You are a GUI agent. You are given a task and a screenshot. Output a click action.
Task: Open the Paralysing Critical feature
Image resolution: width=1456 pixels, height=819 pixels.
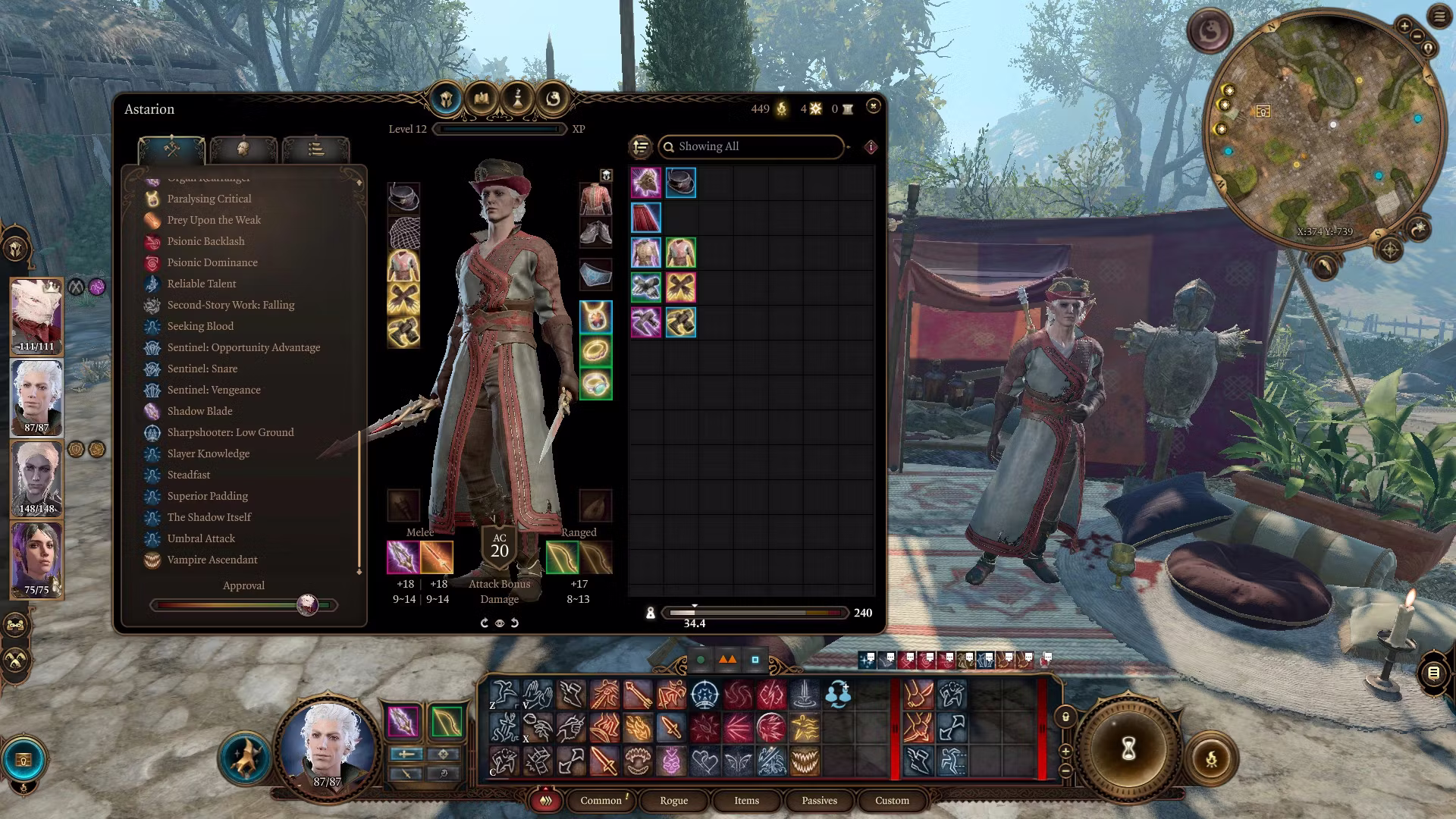pos(209,199)
